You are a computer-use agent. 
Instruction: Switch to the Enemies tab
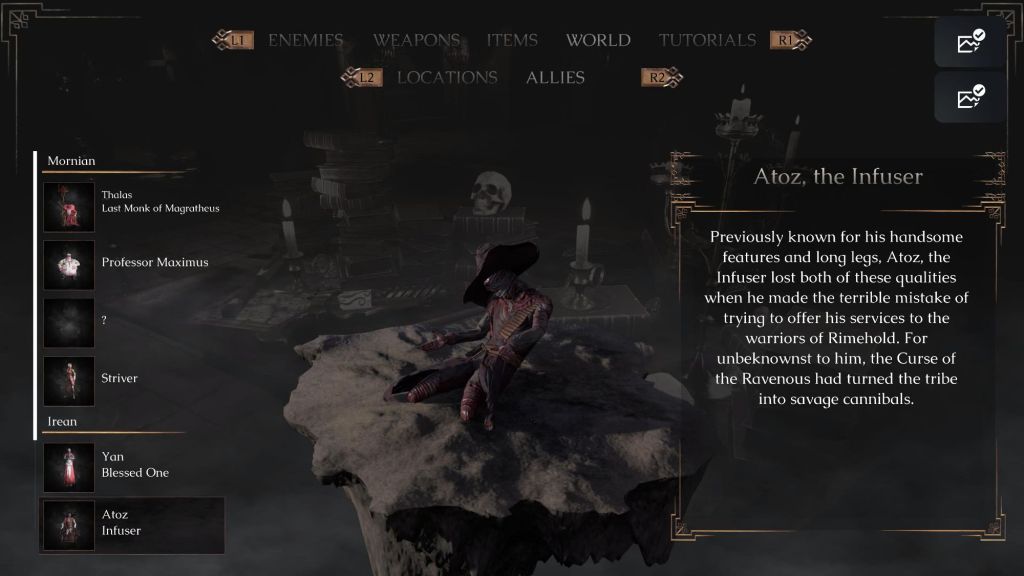pos(305,41)
